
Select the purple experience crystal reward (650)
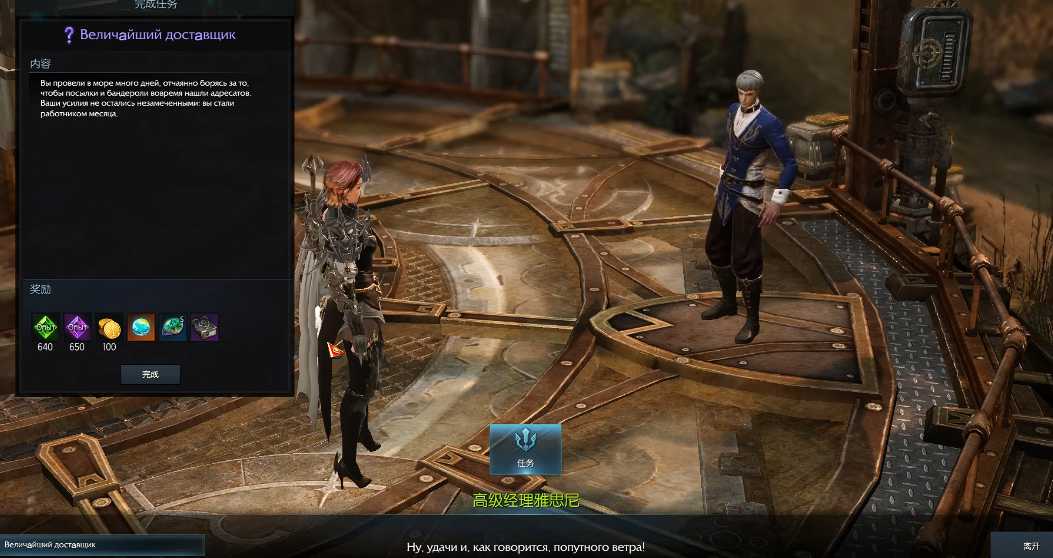[x=77, y=327]
